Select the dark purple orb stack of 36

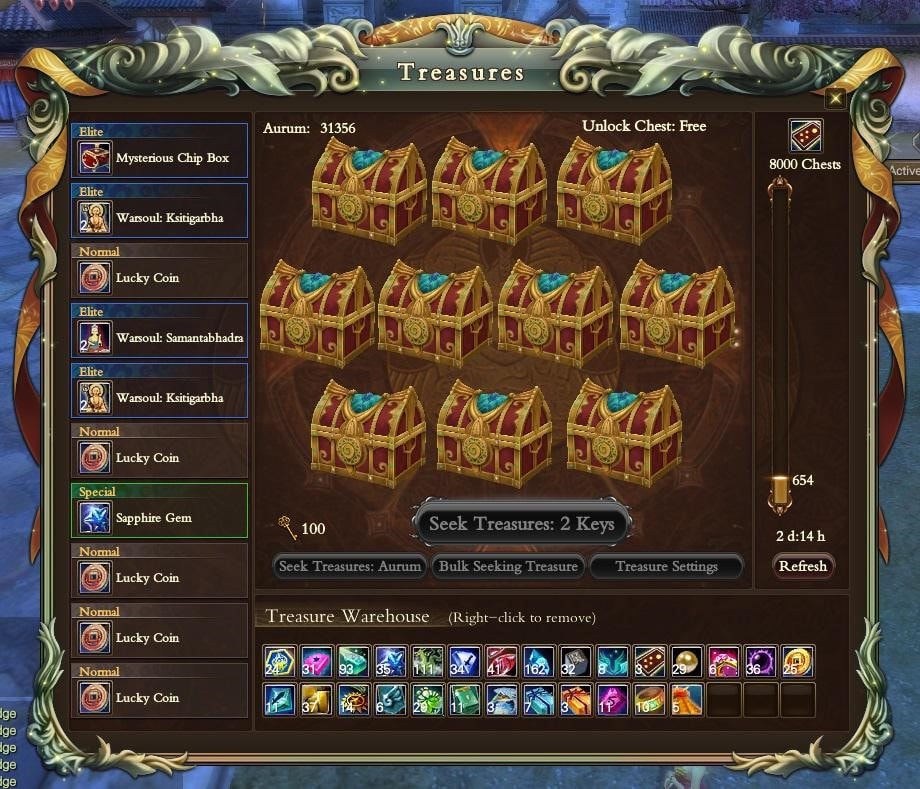point(760,661)
